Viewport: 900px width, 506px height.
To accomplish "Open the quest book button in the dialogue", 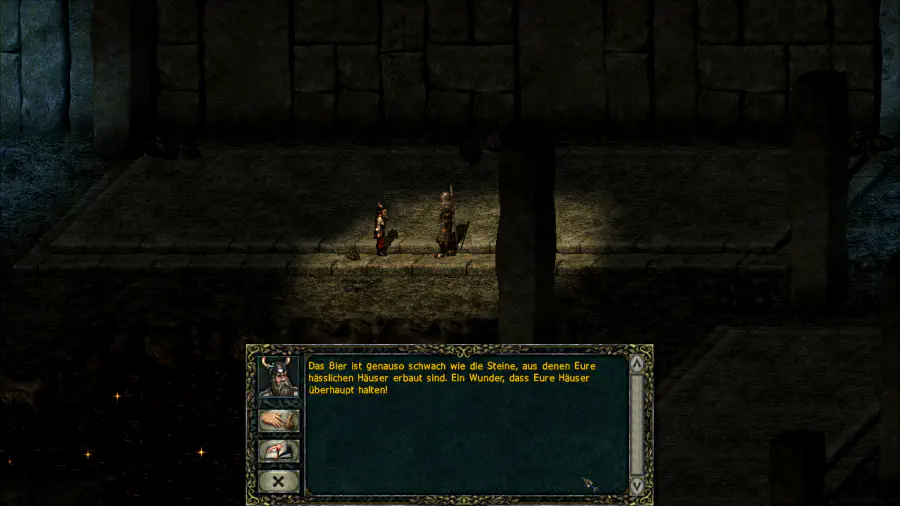I will (279, 451).
